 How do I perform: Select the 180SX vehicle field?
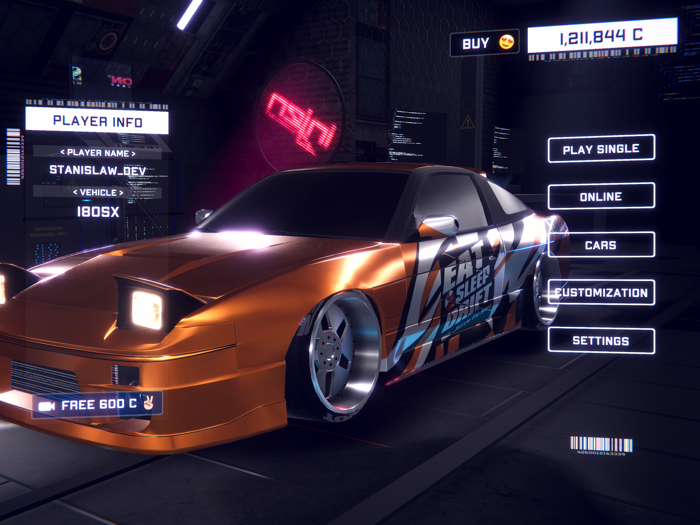[97, 211]
